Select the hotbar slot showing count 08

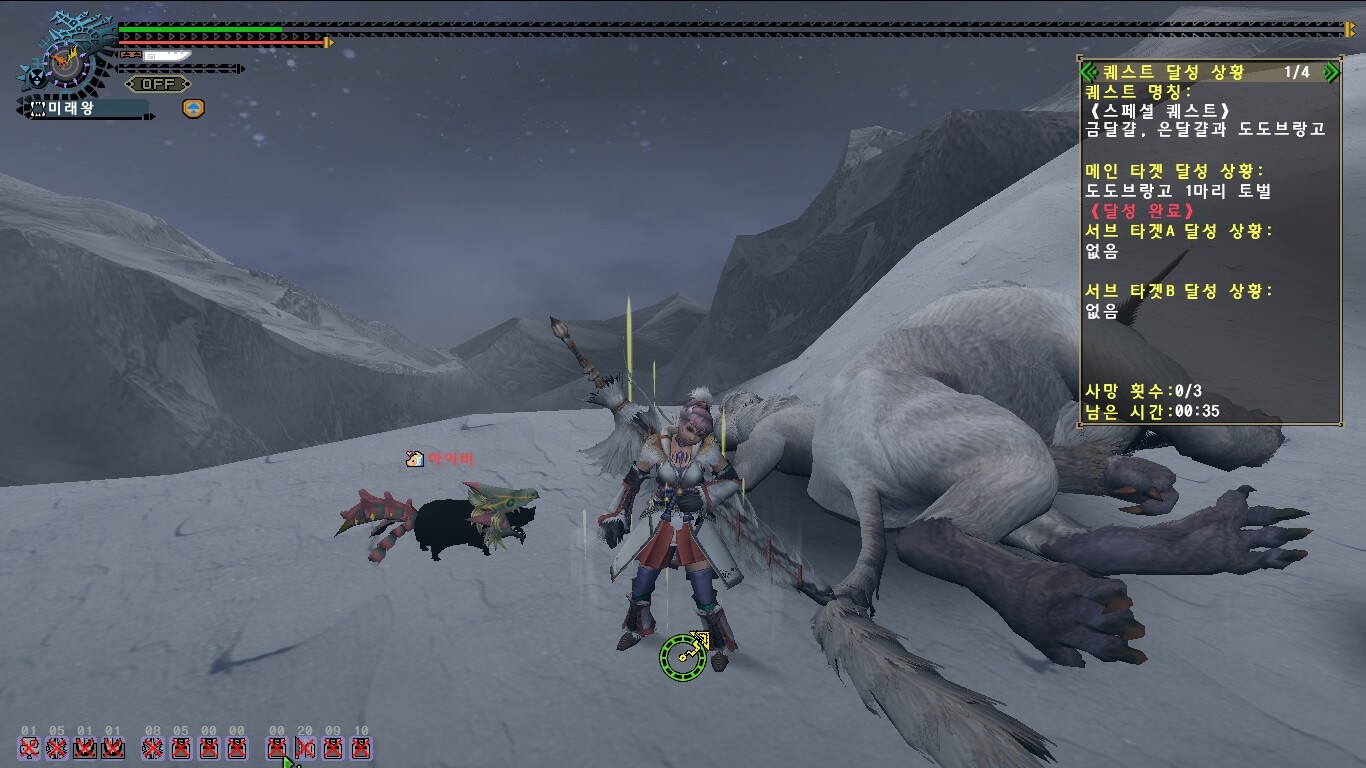pyautogui.click(x=153, y=747)
